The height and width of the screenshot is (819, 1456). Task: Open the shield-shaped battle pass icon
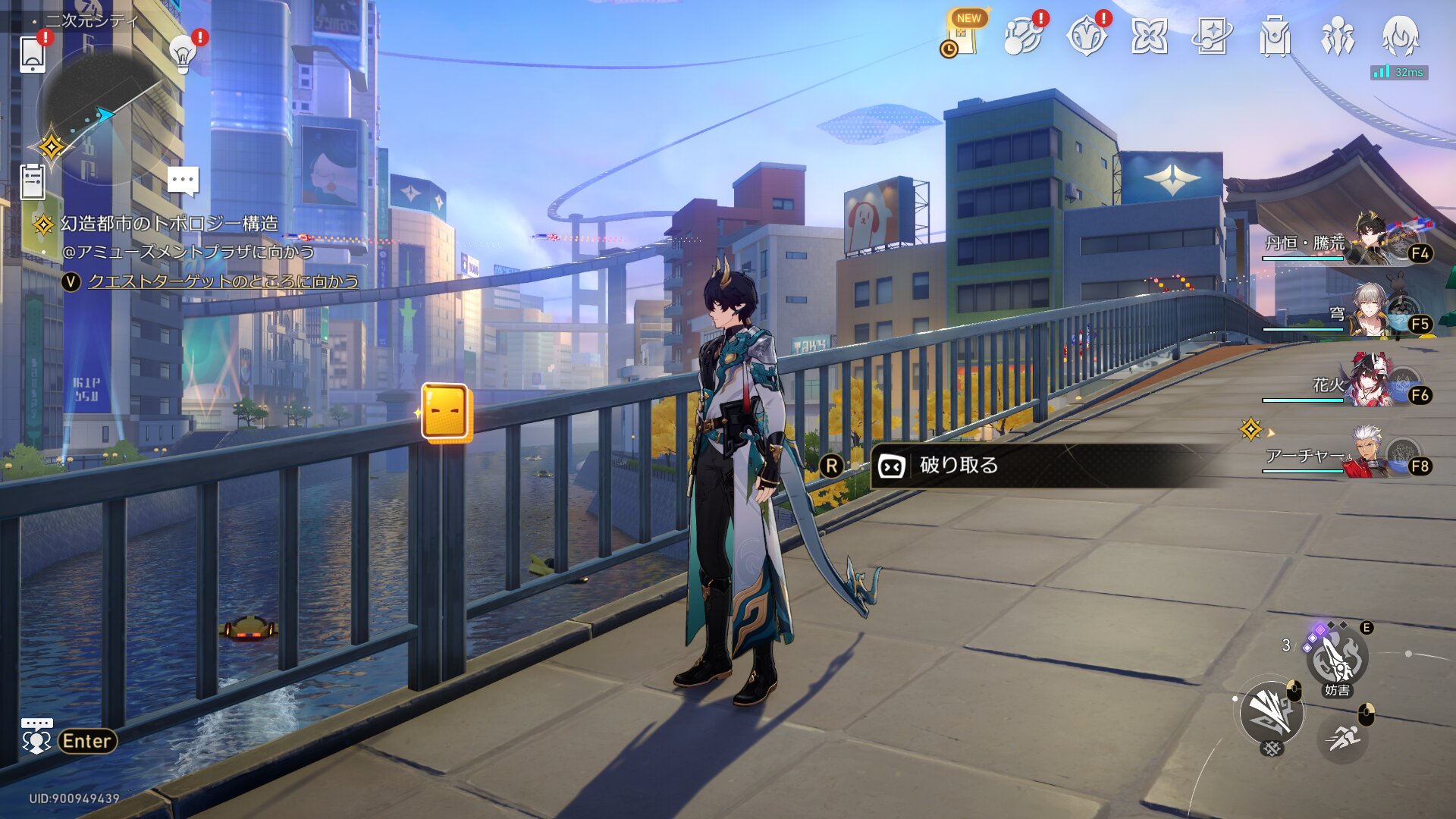pos(1086,36)
